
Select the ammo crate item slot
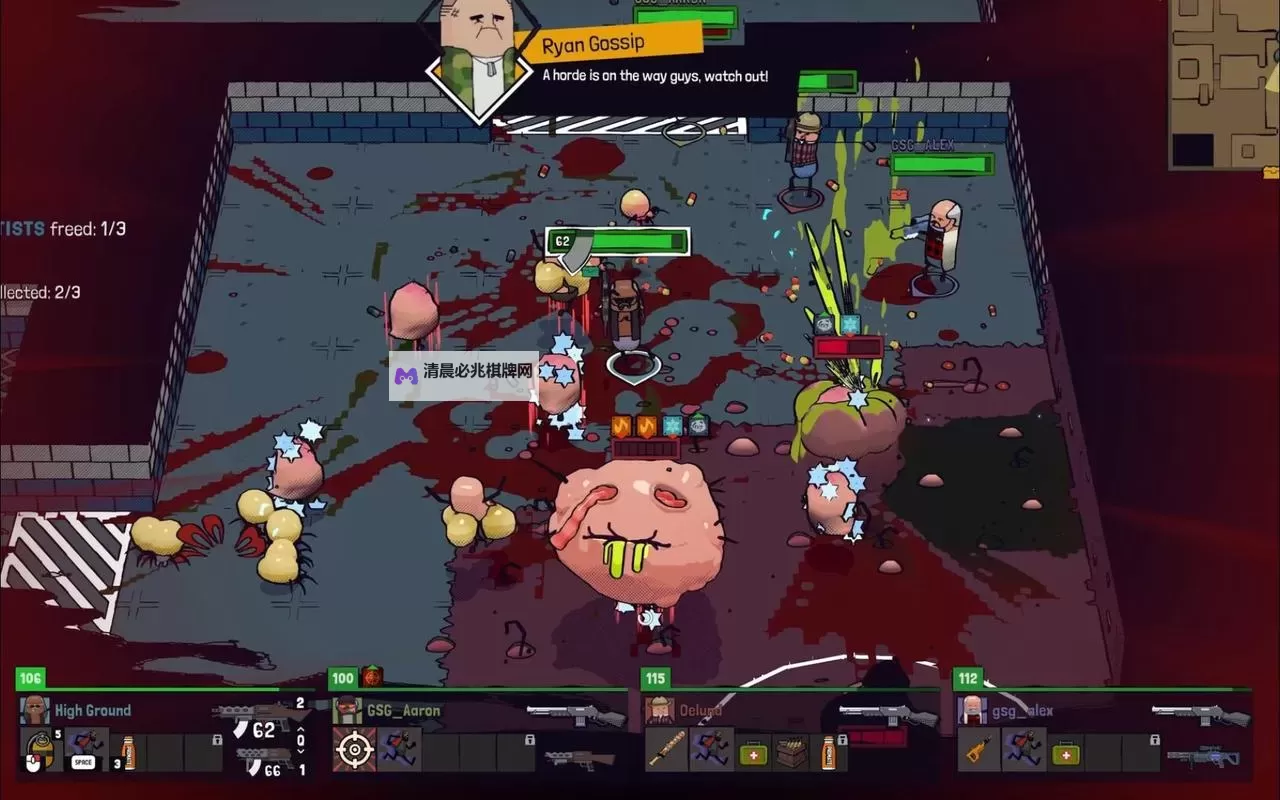[x=790, y=750]
